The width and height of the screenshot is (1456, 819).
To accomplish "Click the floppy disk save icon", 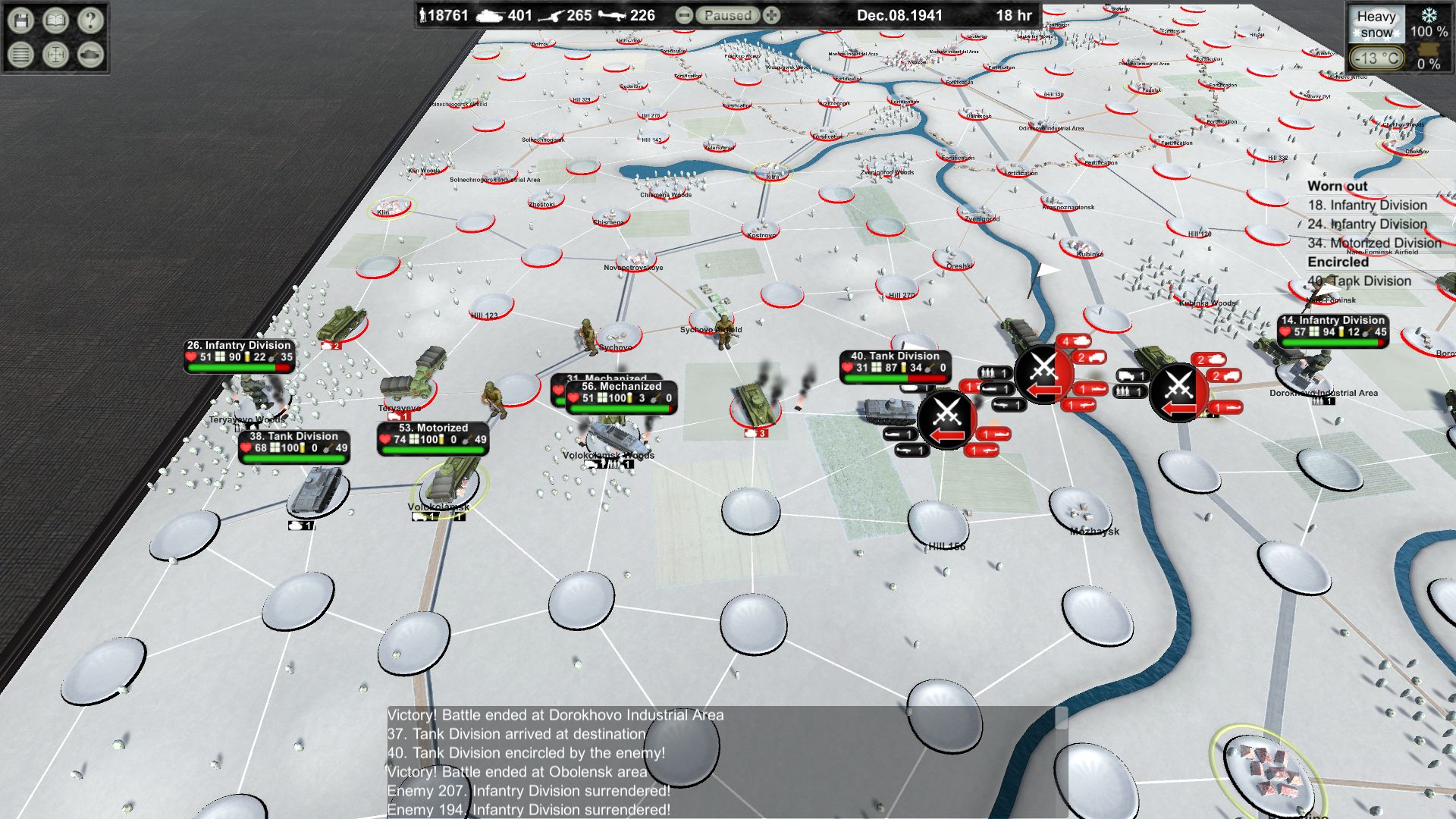I will click(21, 20).
